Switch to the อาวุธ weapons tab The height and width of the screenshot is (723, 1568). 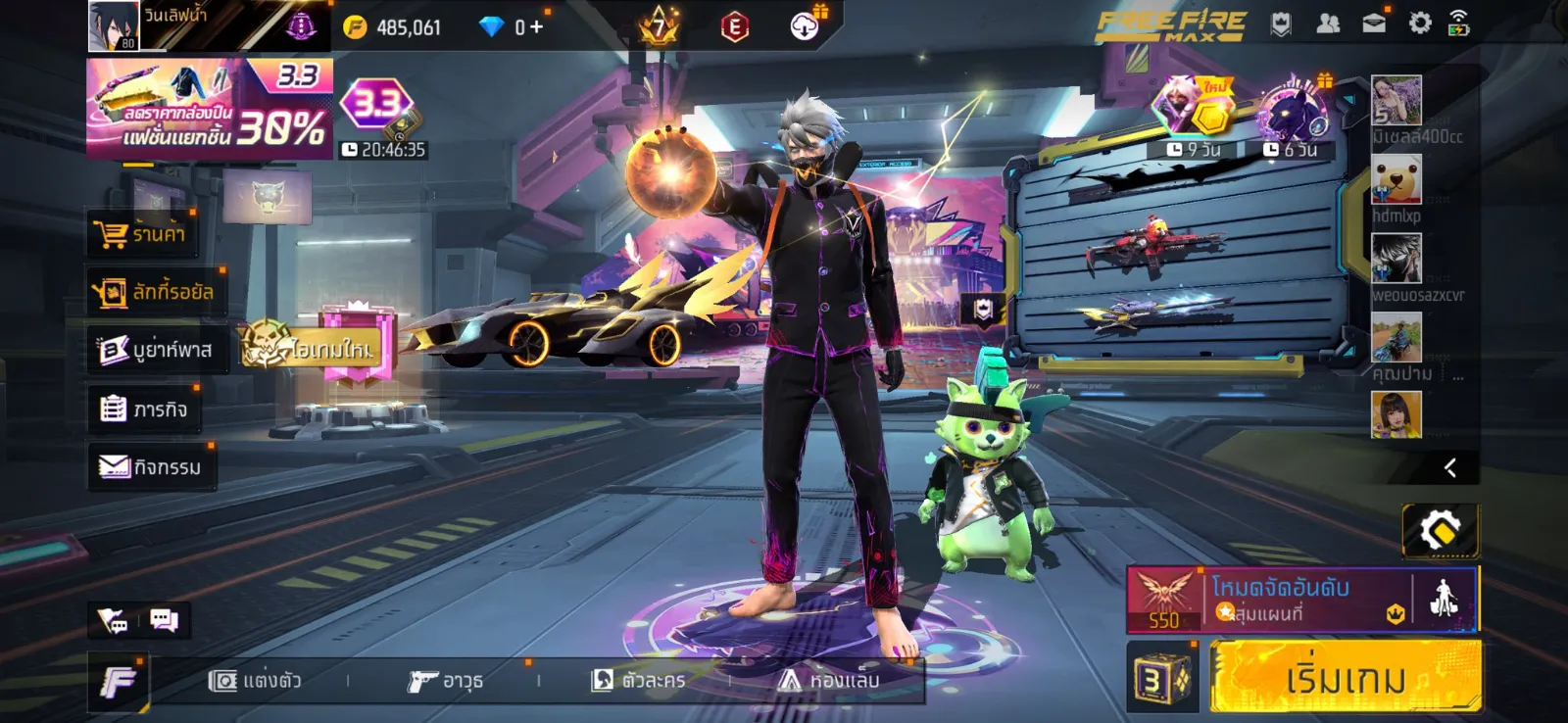tap(446, 680)
